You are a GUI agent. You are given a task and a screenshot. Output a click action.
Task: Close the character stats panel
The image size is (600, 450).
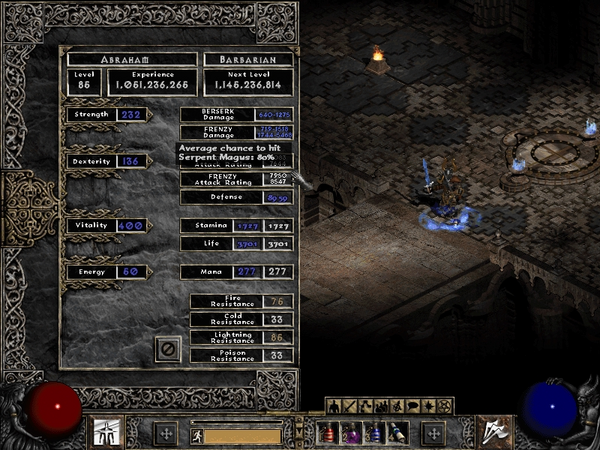tap(168, 349)
